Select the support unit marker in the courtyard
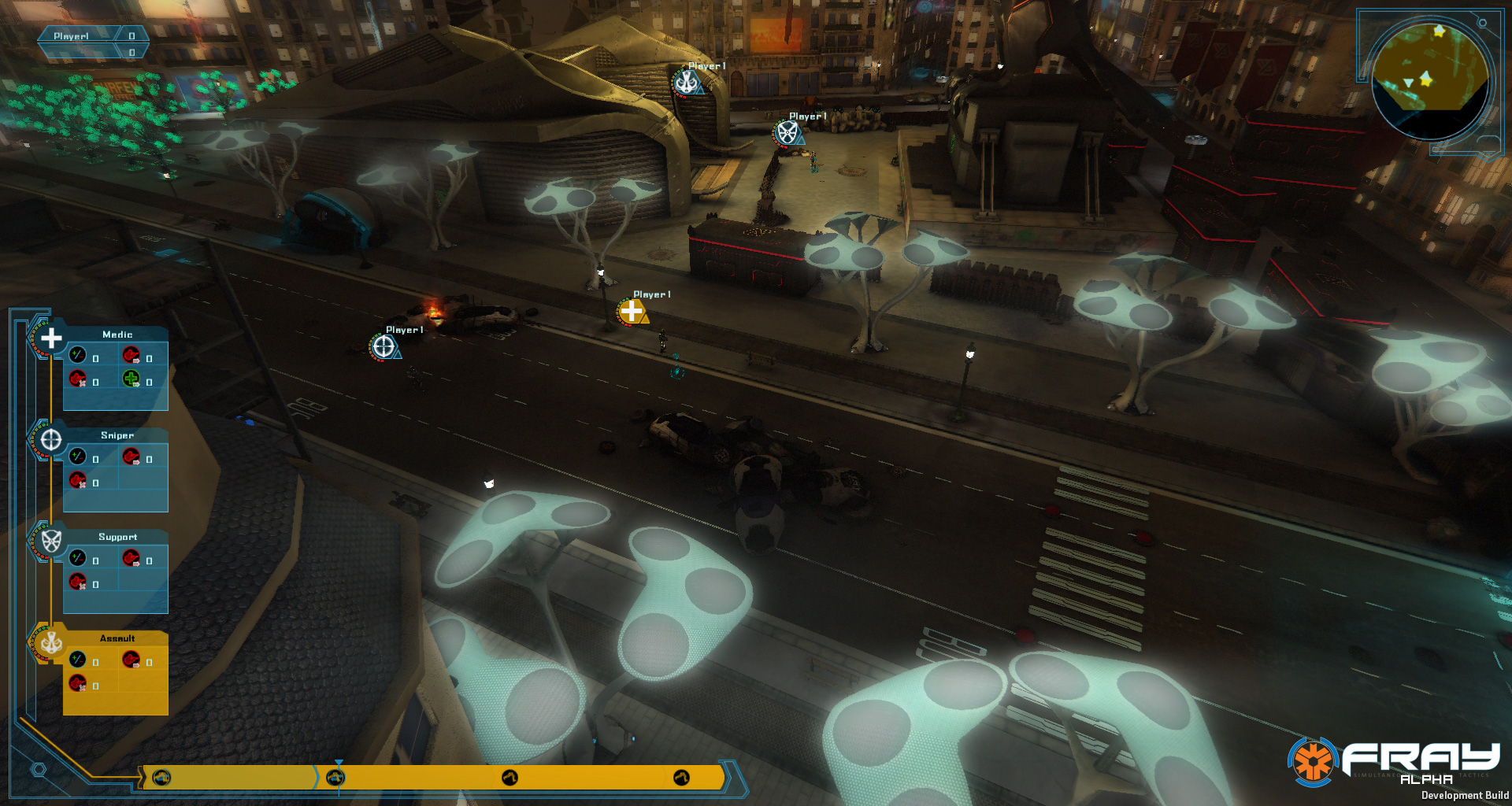1512x806 pixels. click(x=787, y=132)
